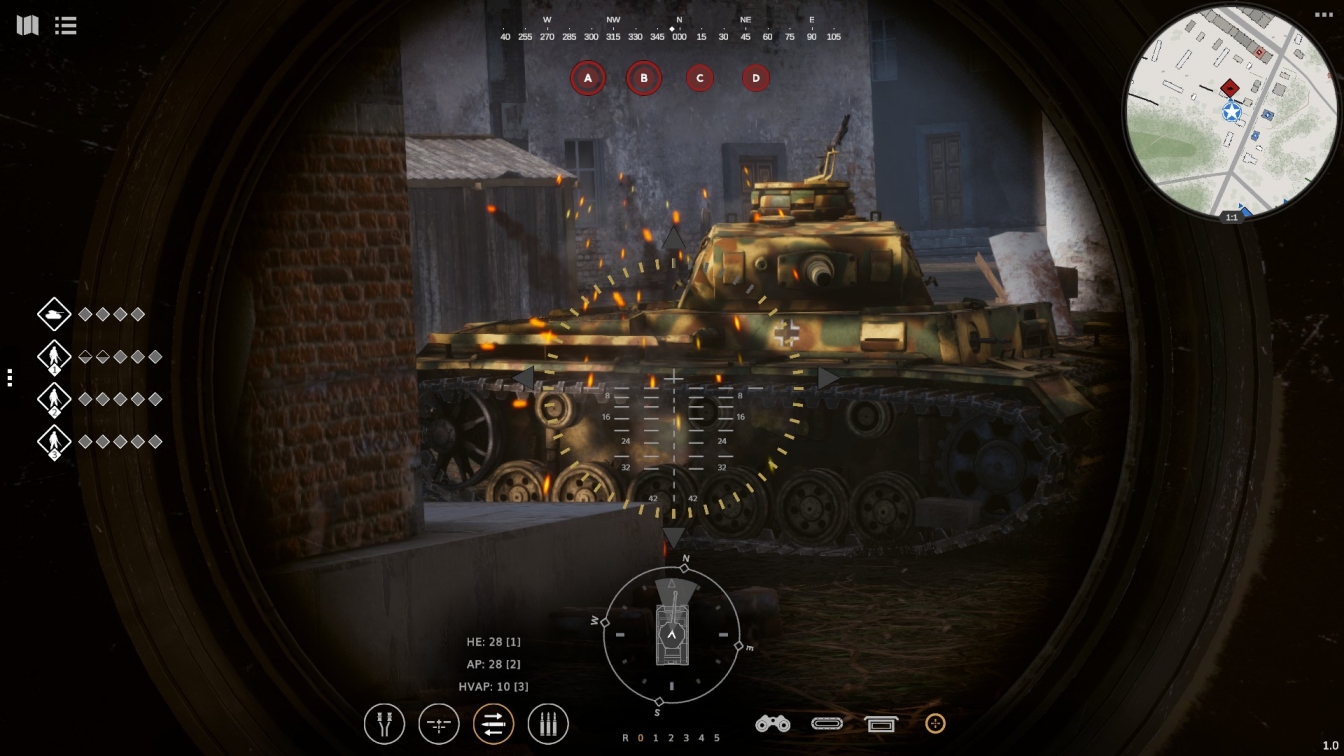Activate the forked road icon button
Screen dimensions: 1344x756
coord(385,724)
